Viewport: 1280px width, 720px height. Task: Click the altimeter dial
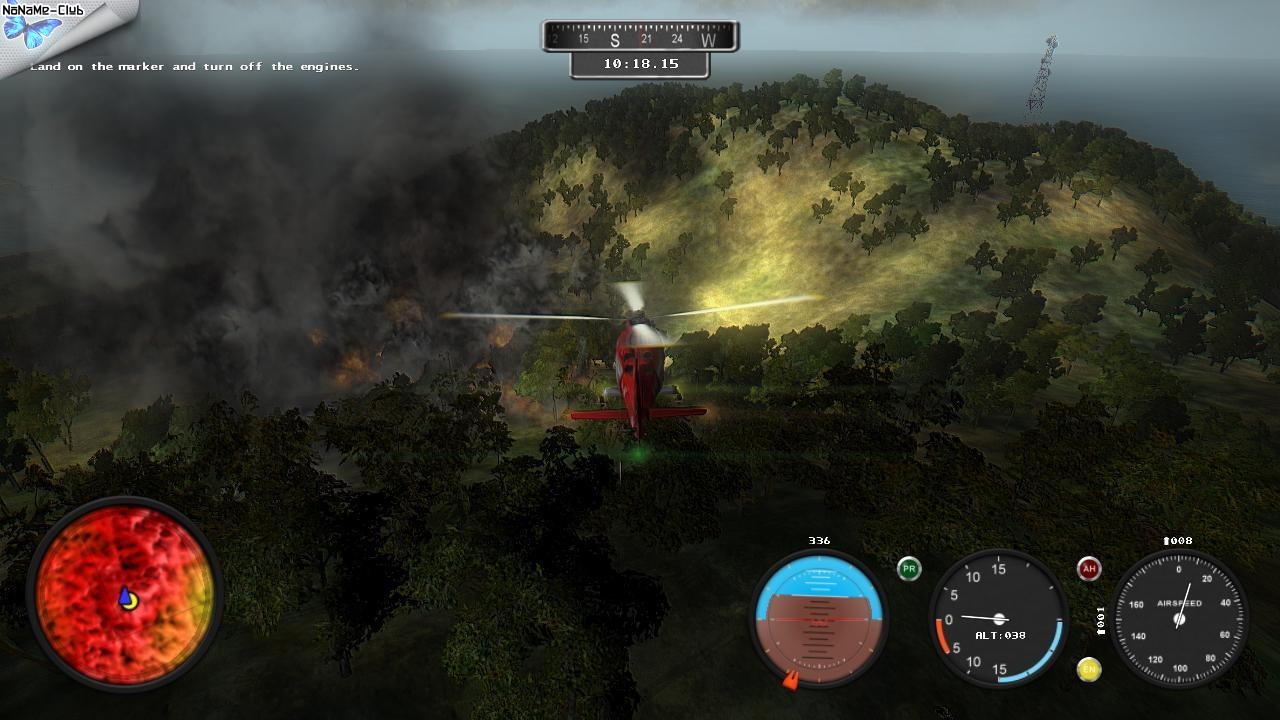coord(997,617)
